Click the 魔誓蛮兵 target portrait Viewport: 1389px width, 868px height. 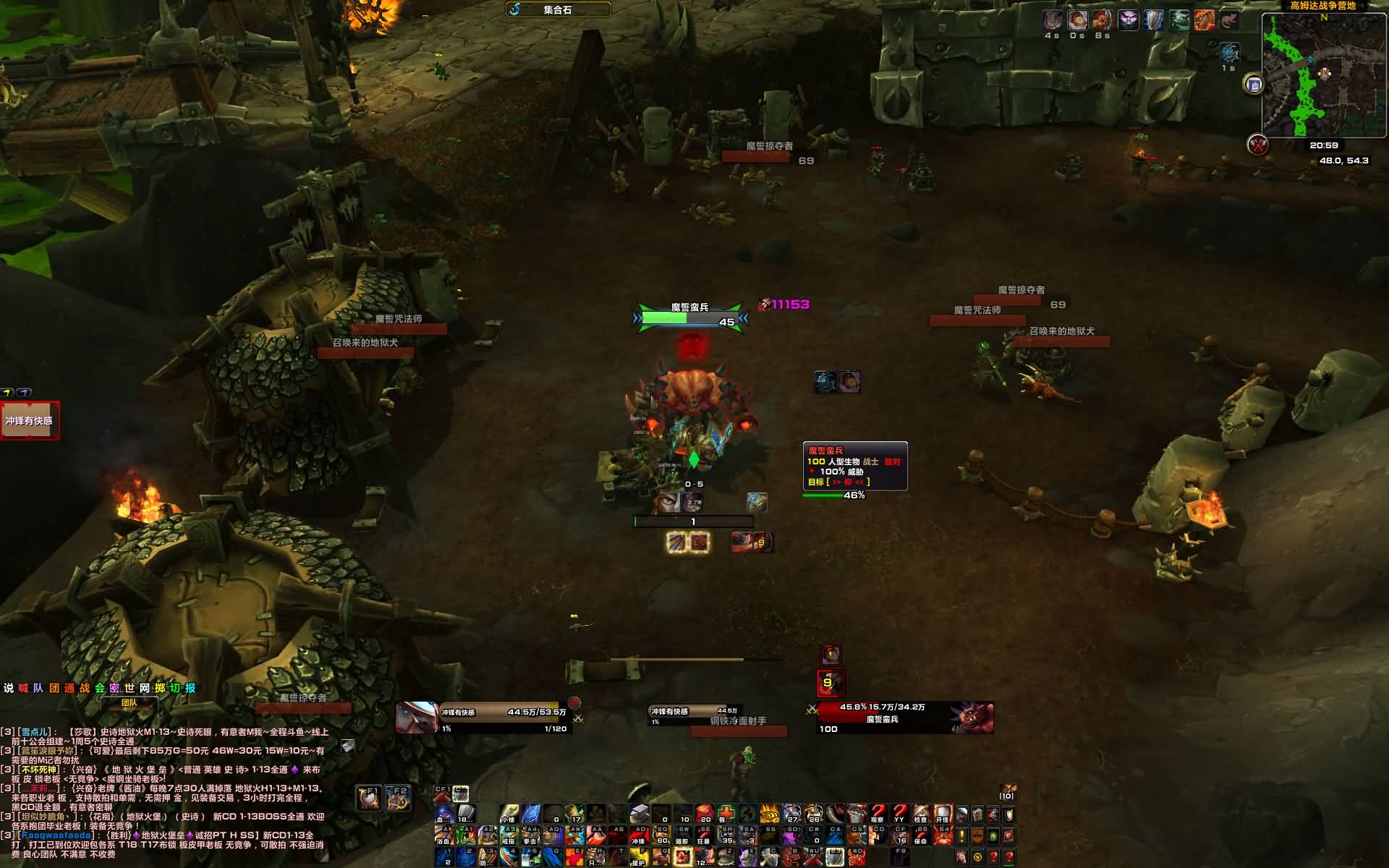pos(971,718)
